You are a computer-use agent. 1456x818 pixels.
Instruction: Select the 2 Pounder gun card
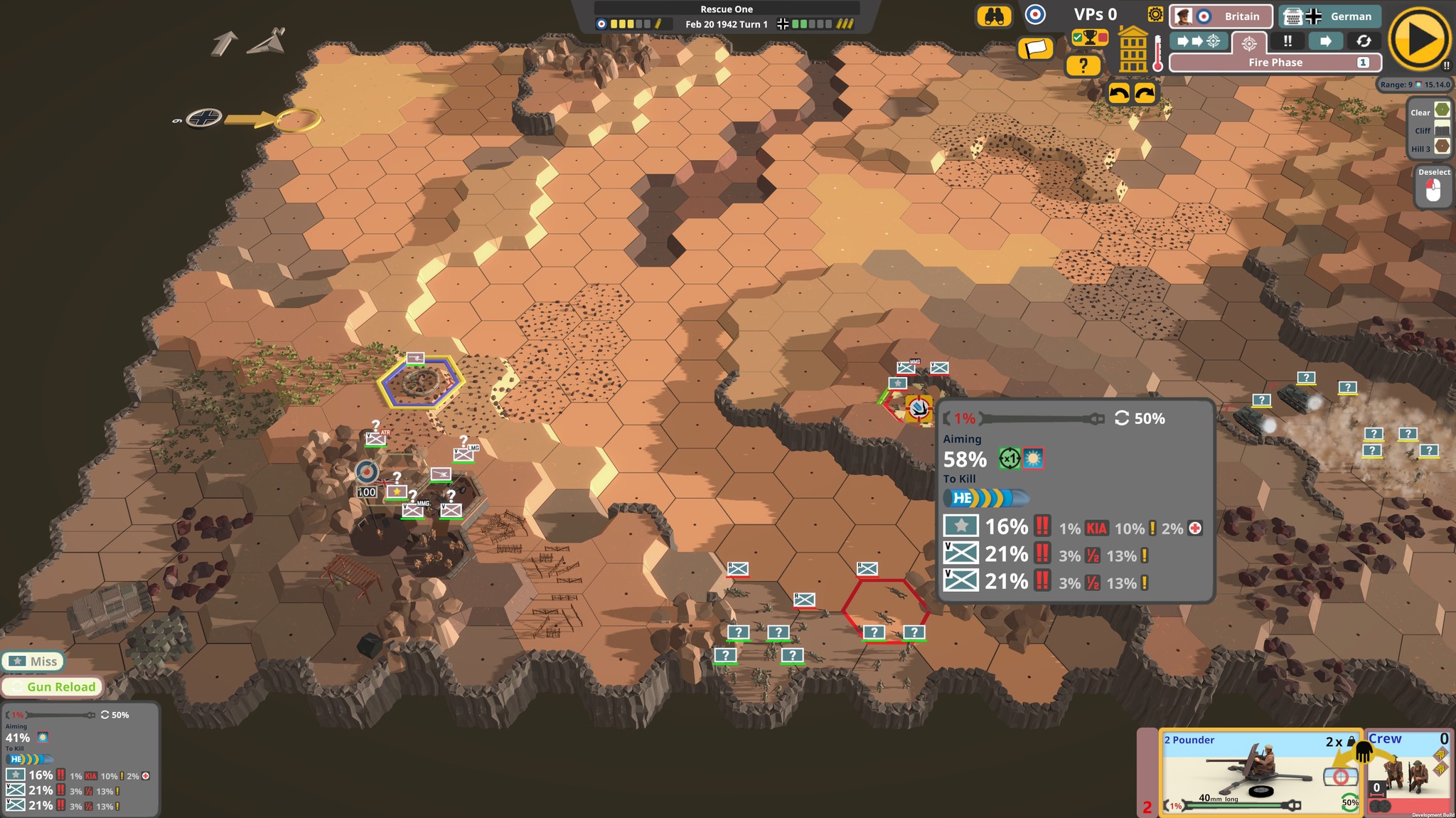pyautogui.click(x=1260, y=772)
